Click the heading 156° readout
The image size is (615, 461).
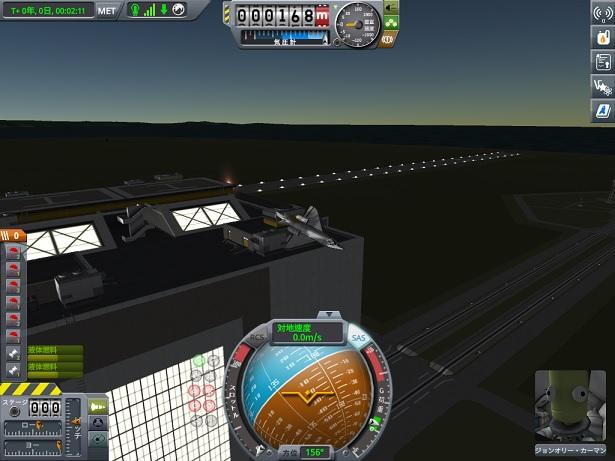[x=313, y=452]
